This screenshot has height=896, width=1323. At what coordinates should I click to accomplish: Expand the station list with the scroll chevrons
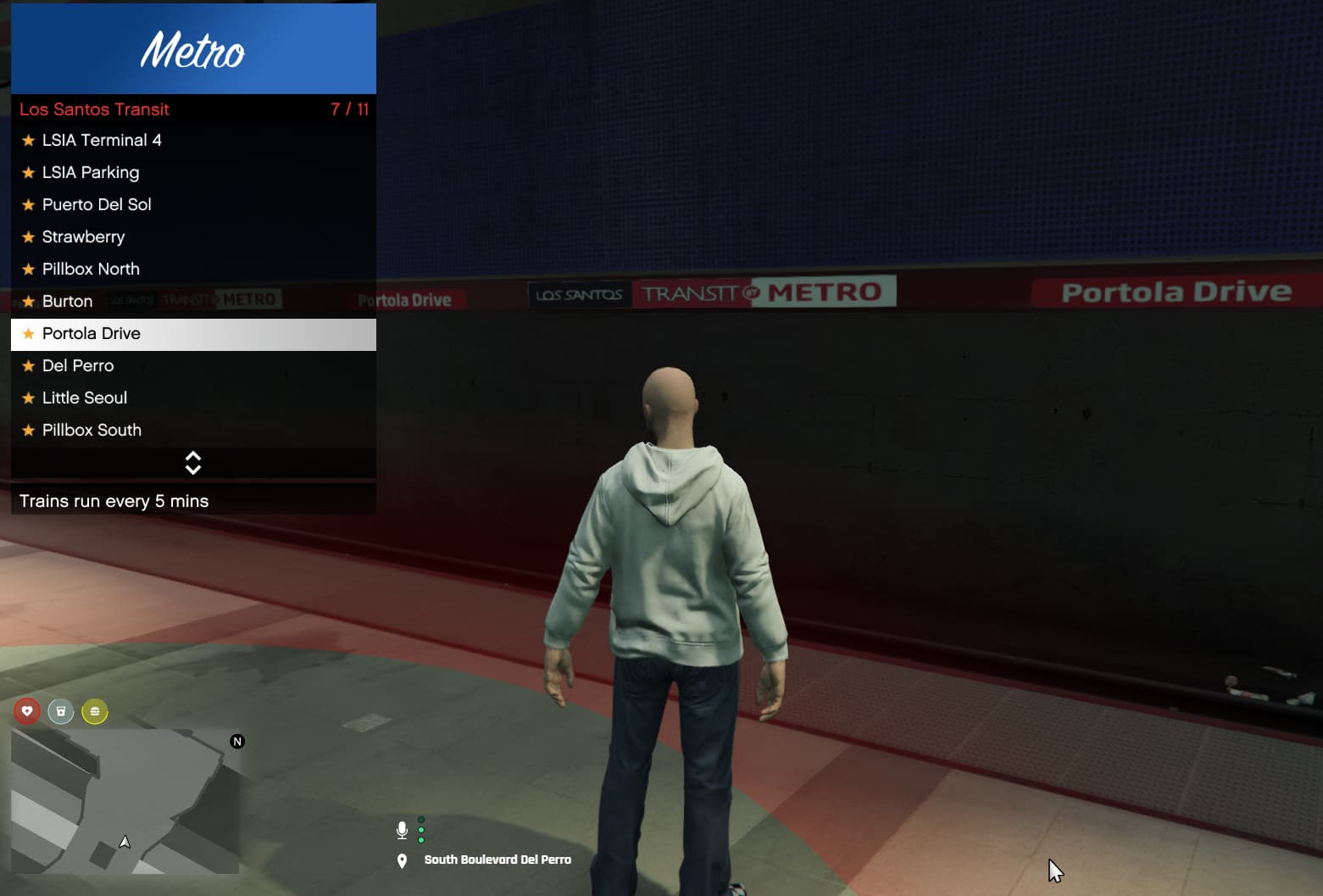click(x=193, y=462)
